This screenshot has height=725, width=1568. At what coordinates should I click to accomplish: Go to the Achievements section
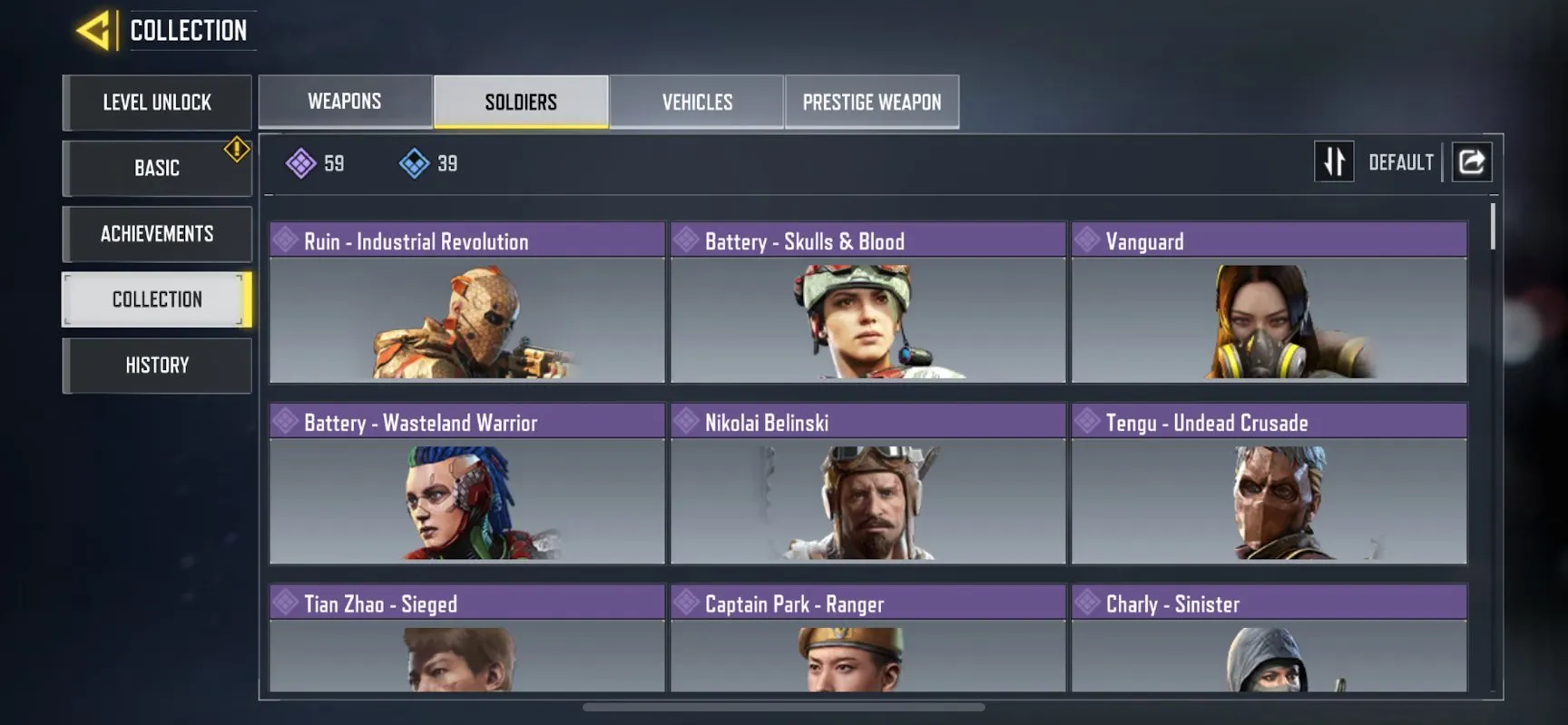tap(156, 233)
